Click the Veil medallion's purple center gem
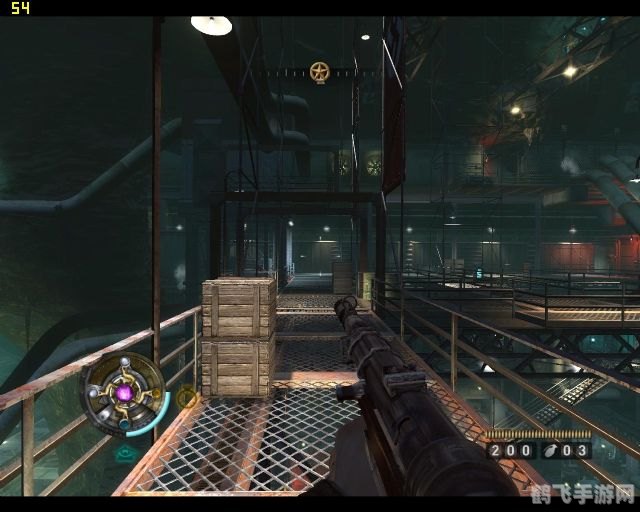The image size is (640, 512). pos(124,394)
